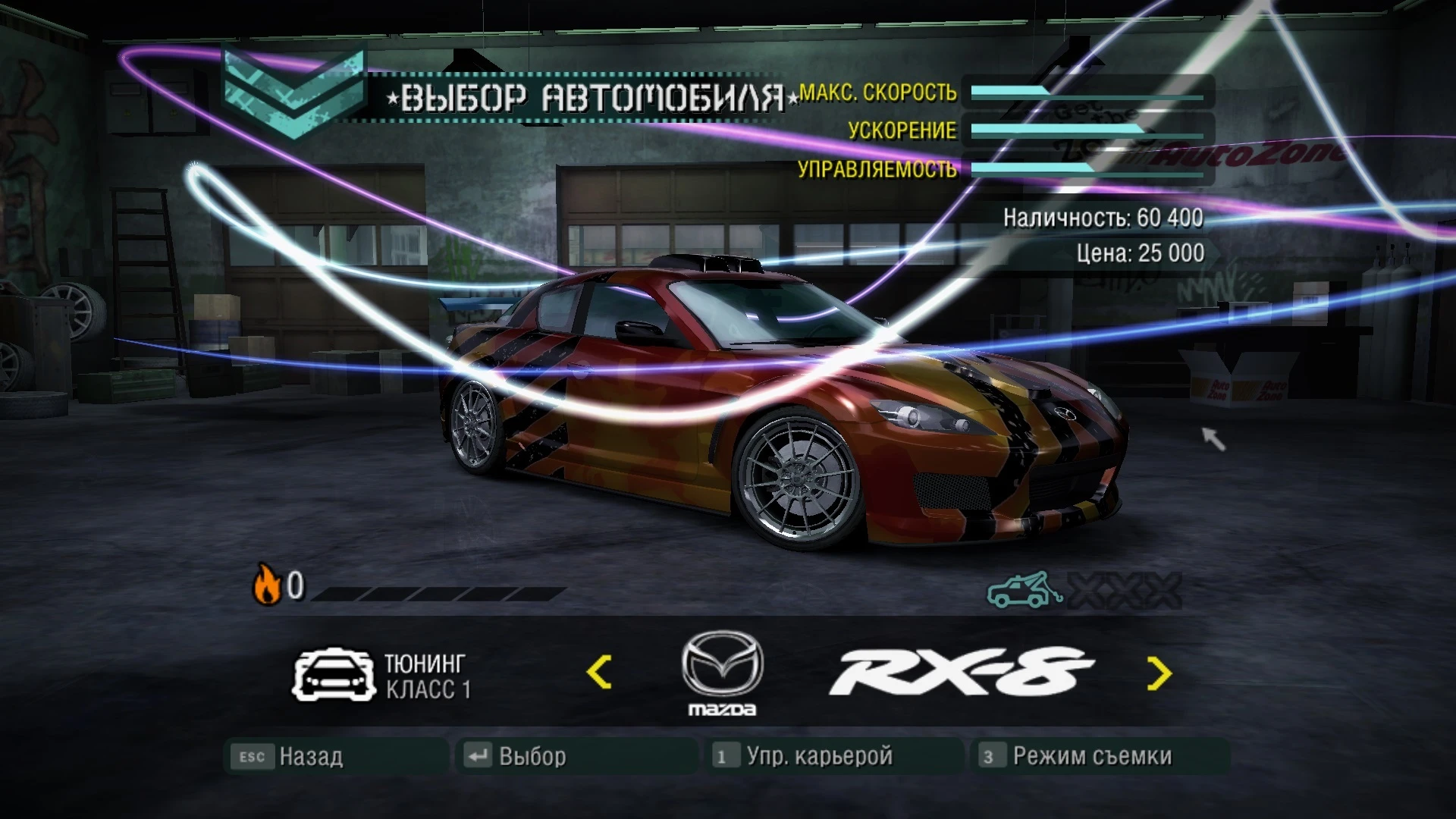
Task: Click the 1 key icon beside Упр. карьерой
Action: [725, 755]
